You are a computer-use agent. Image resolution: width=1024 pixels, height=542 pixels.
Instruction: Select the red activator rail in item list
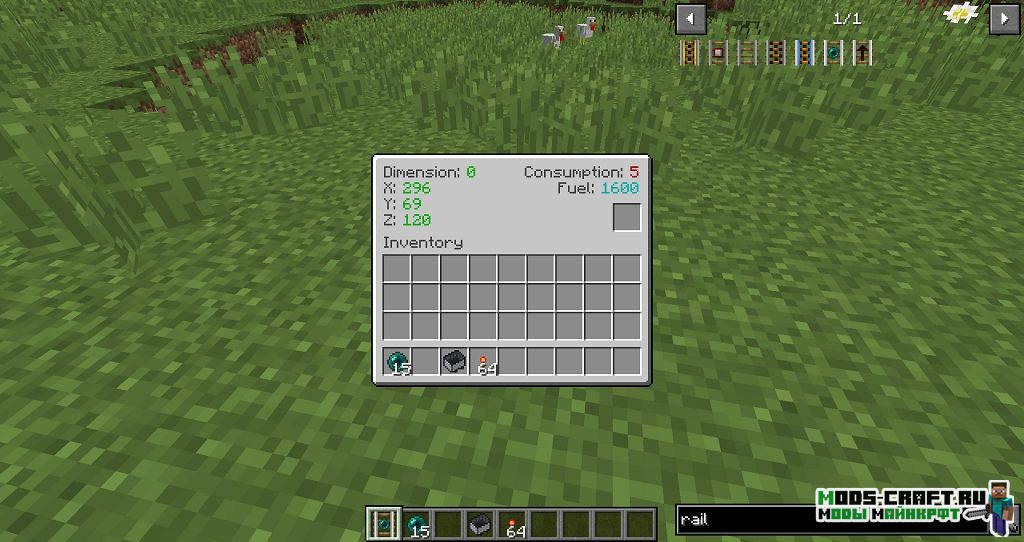pyautogui.click(x=775, y=53)
